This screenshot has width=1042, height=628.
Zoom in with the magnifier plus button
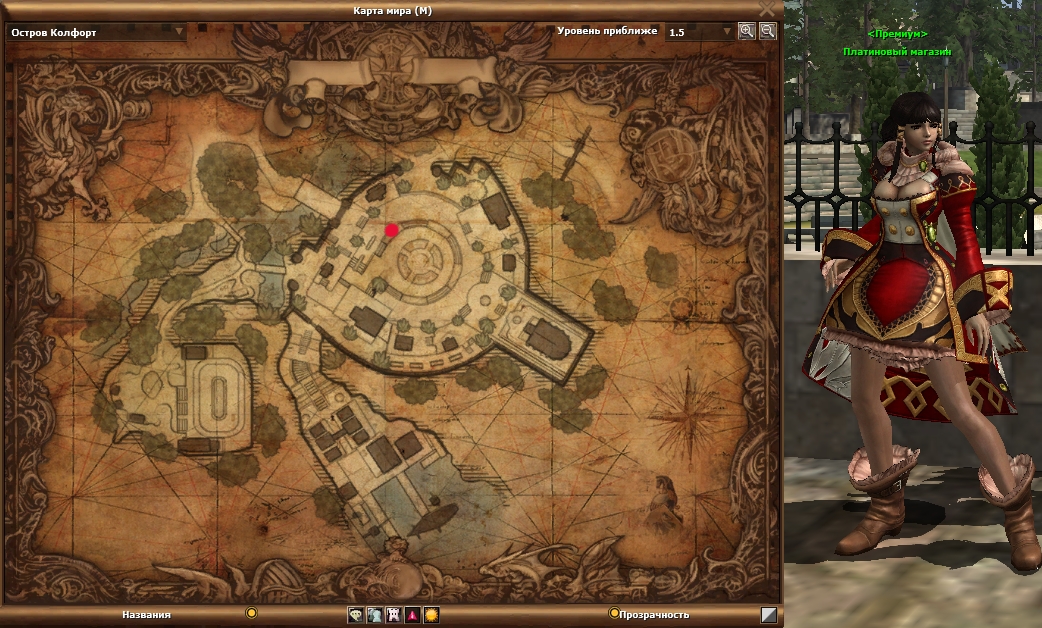tap(746, 31)
